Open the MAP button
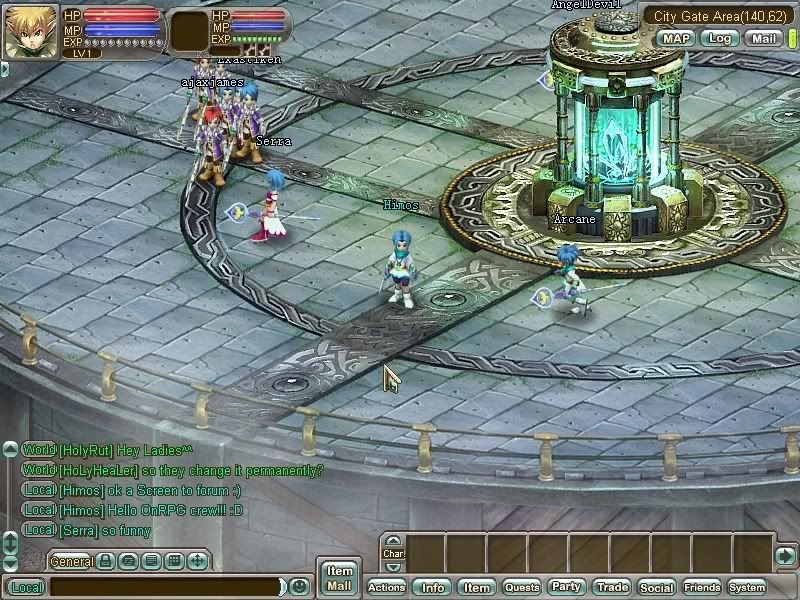The height and width of the screenshot is (600, 800). click(675, 39)
